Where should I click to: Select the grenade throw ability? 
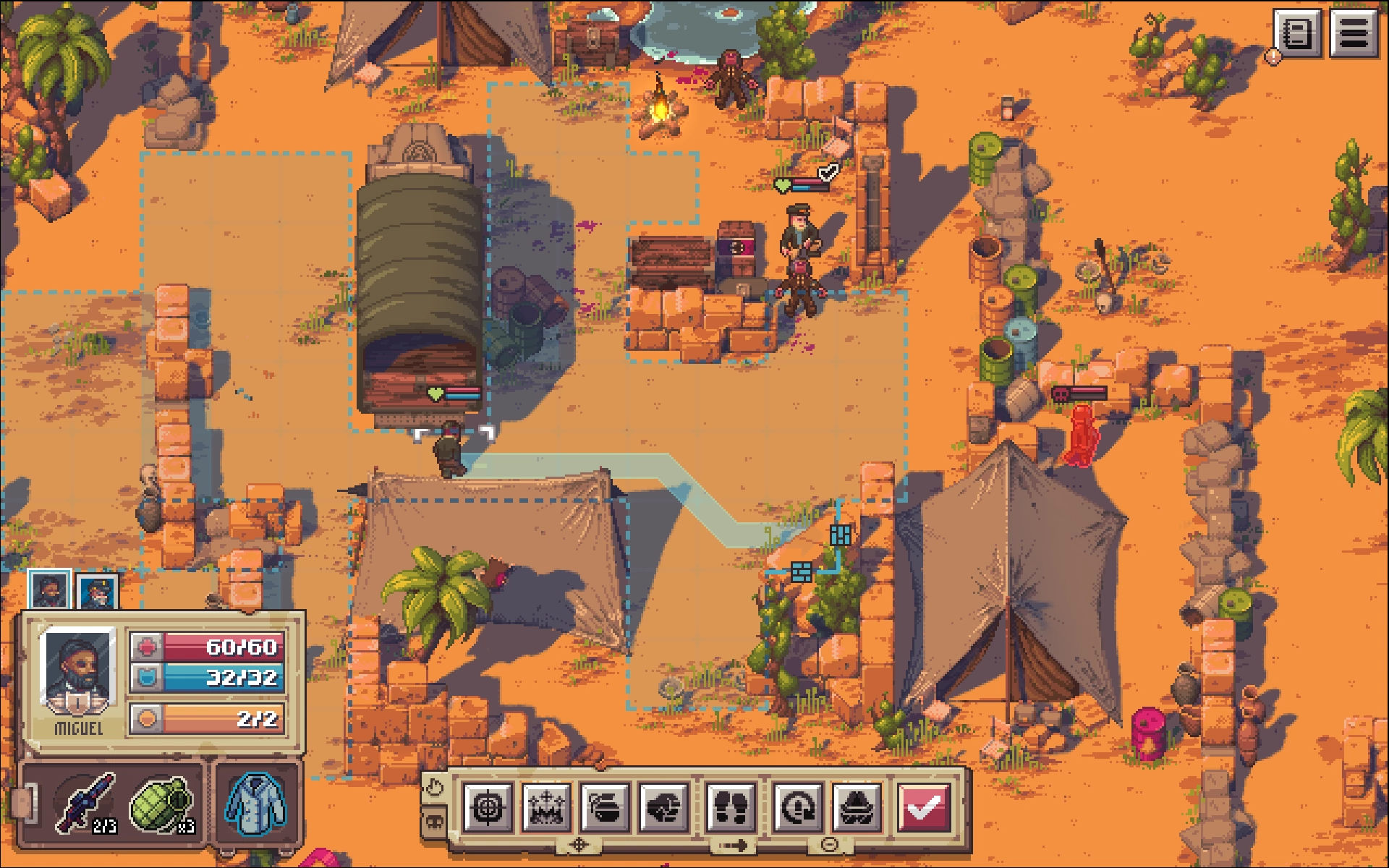605,807
